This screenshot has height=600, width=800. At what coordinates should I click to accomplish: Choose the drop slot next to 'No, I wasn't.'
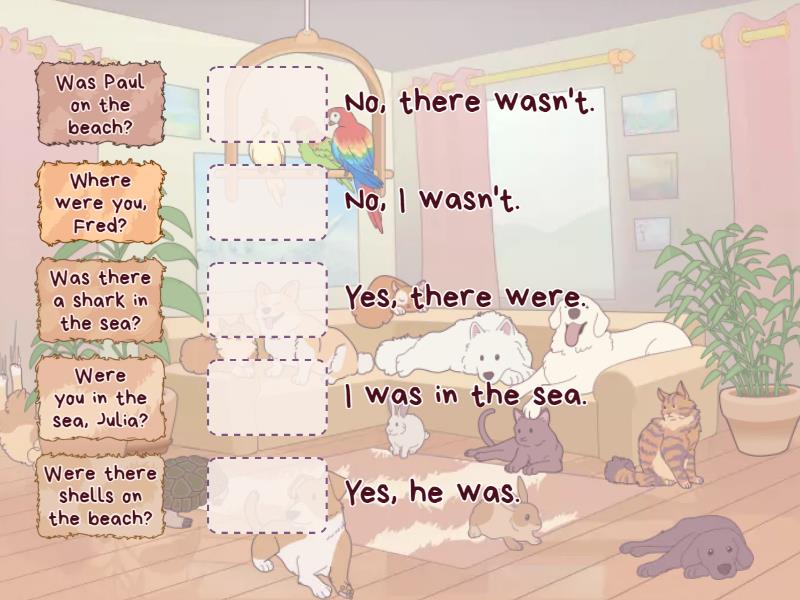pos(267,203)
